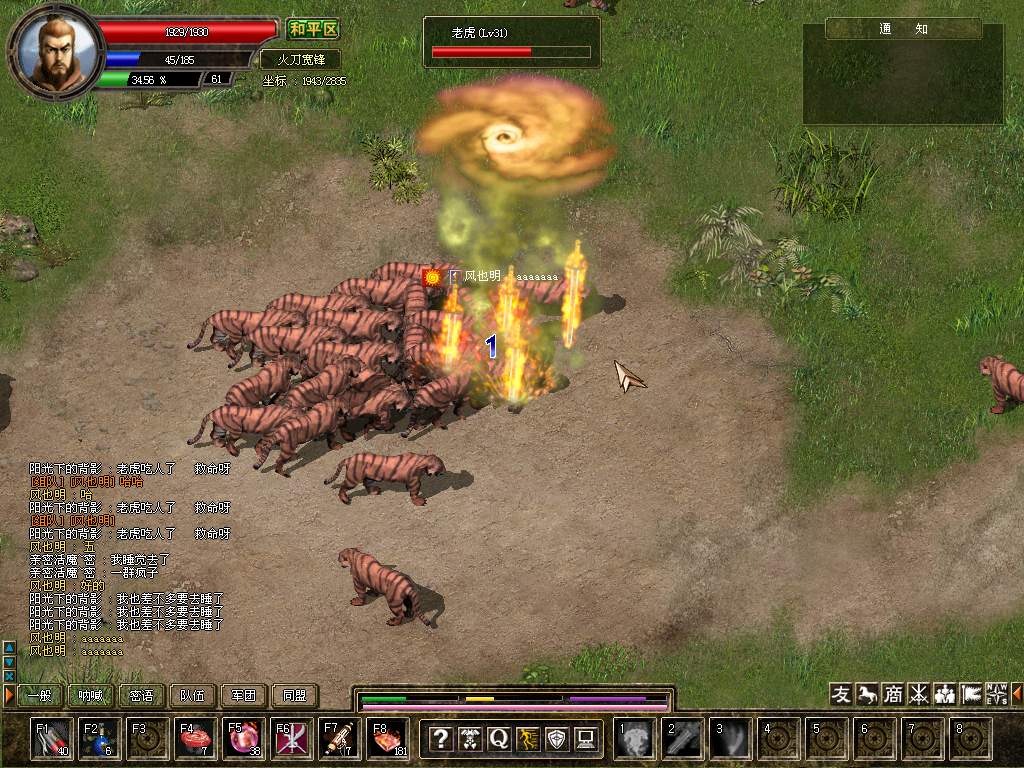The width and height of the screenshot is (1024, 768).
Task: Switch to the 一般 chat channel
Action: pos(40,695)
